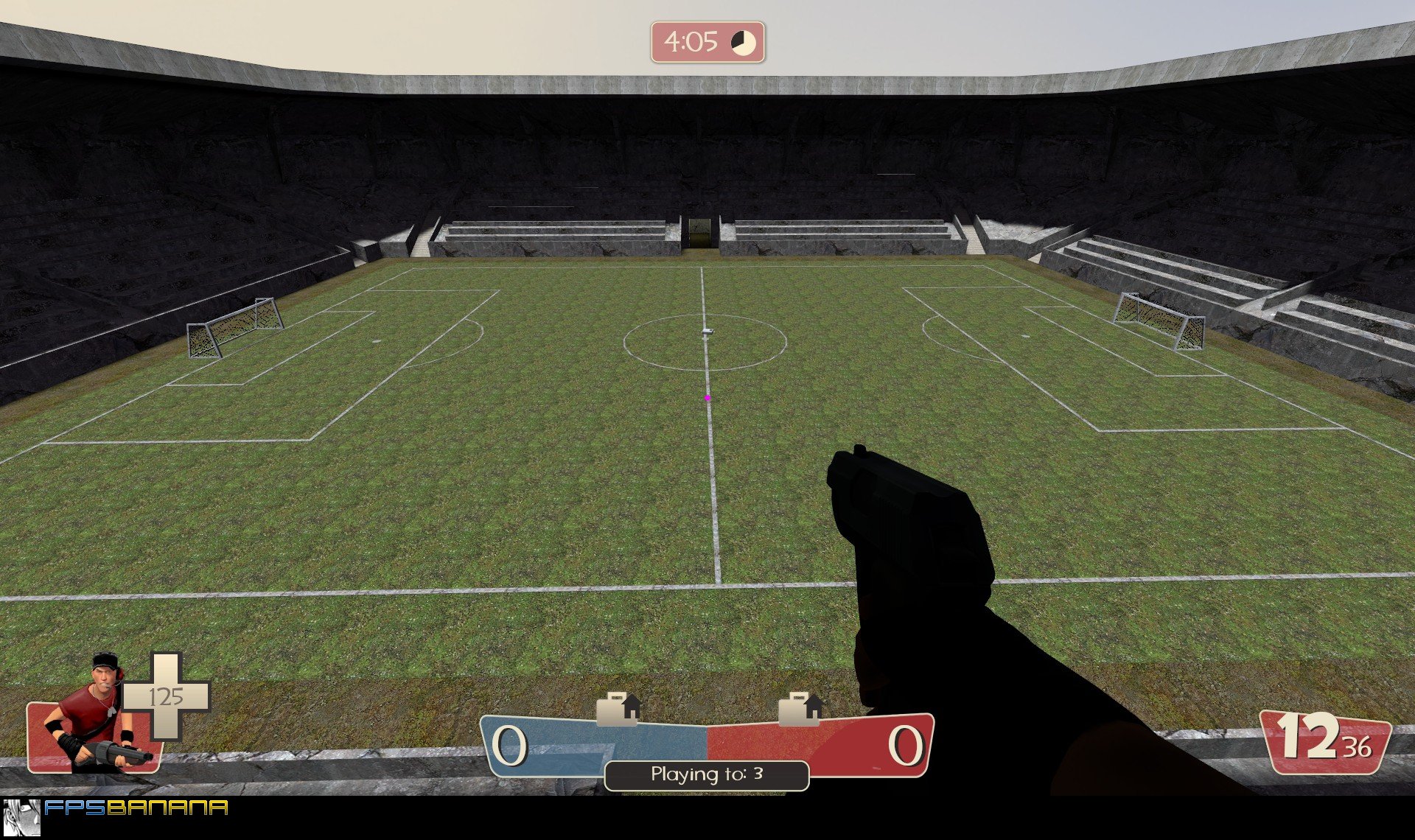Toggle the magenta objective marker on the midline

(x=707, y=398)
